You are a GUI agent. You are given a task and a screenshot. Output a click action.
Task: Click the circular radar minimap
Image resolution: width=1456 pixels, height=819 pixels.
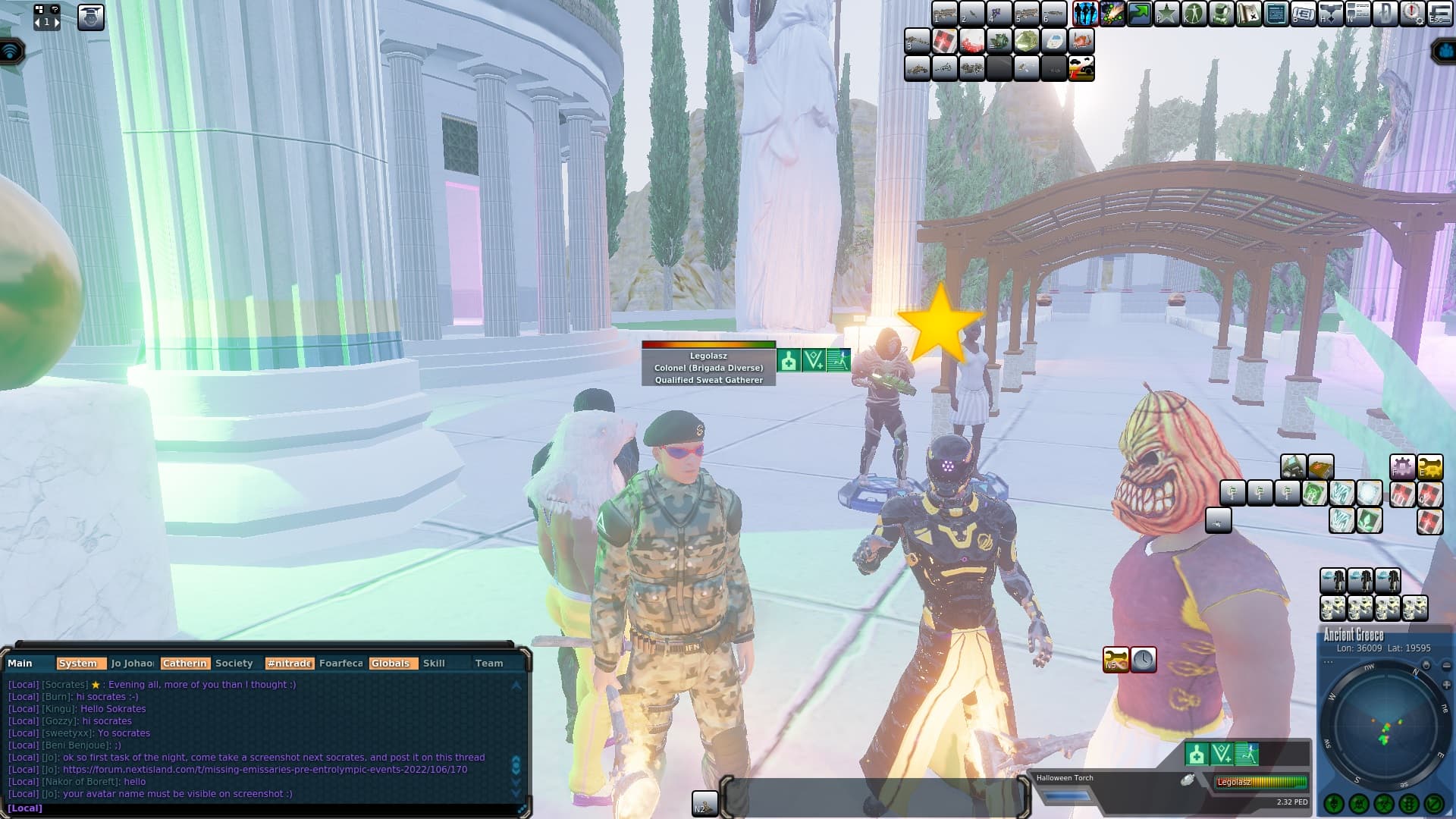coord(1382,728)
